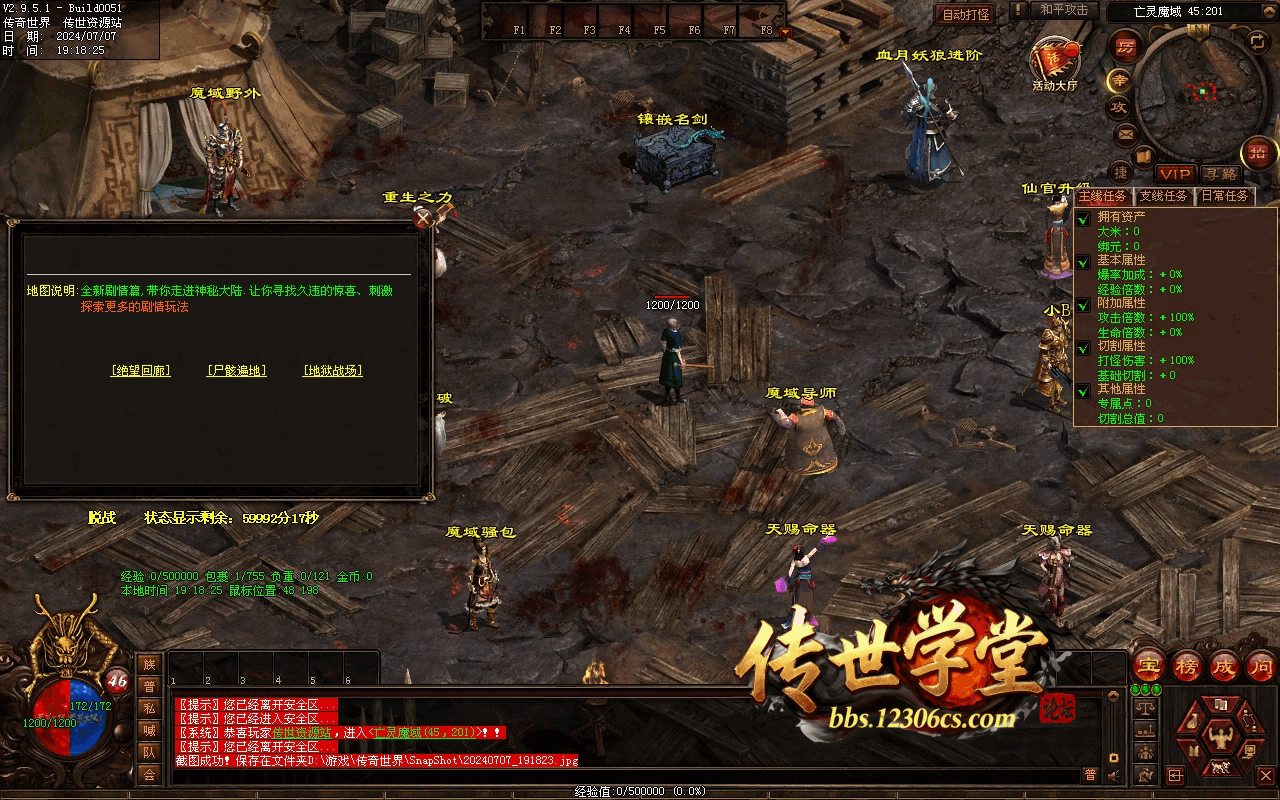1280x800 pixels.
Task: Switch the 和平攻击 attack mode
Action: click(1064, 10)
